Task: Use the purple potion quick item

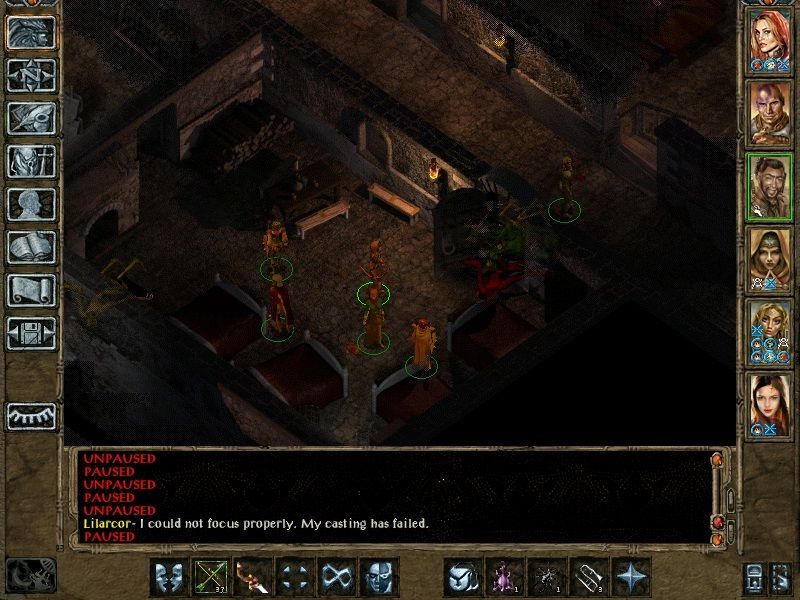Action: (504, 577)
